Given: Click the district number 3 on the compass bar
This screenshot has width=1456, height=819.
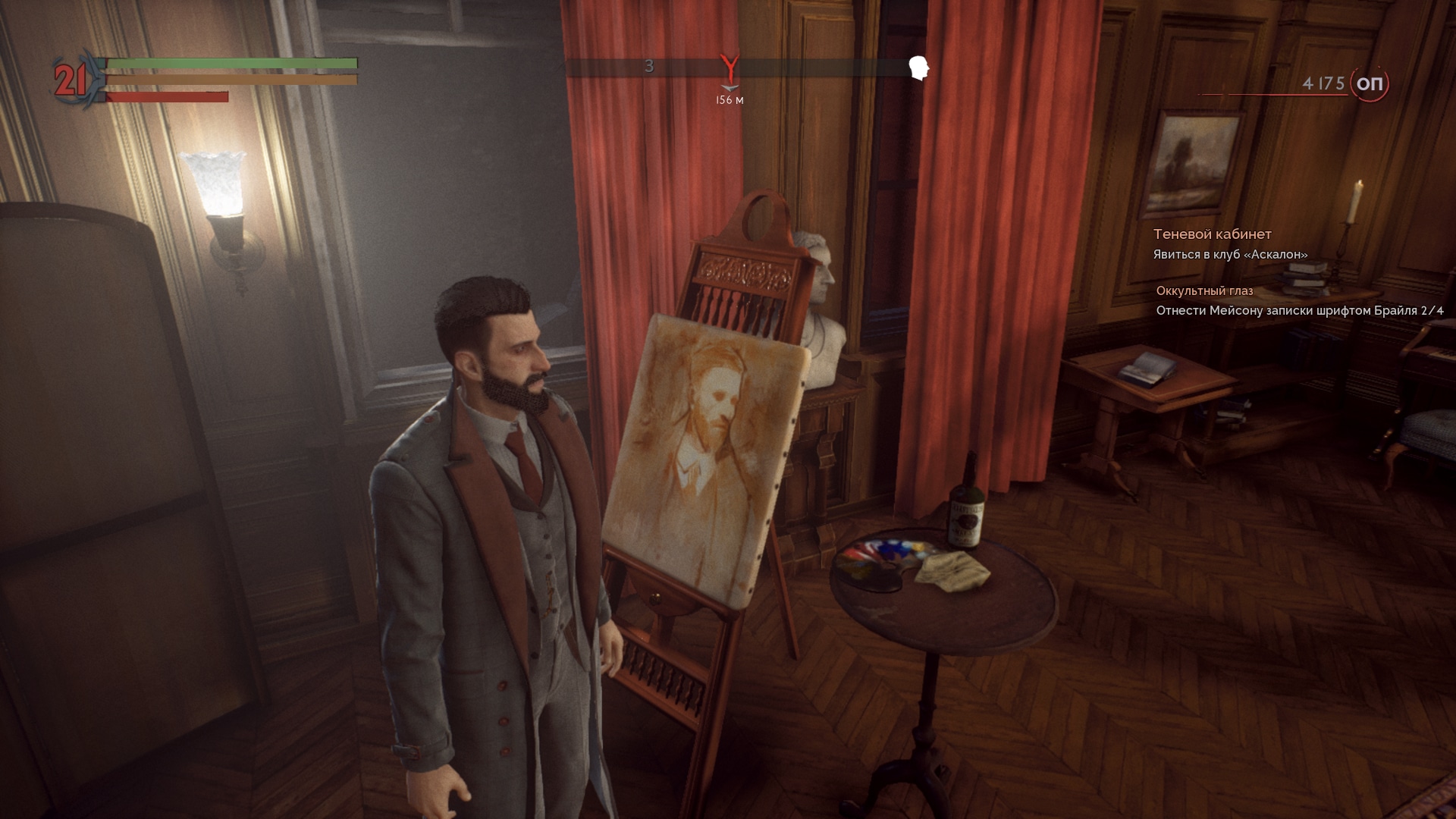Looking at the screenshot, I should [x=648, y=67].
